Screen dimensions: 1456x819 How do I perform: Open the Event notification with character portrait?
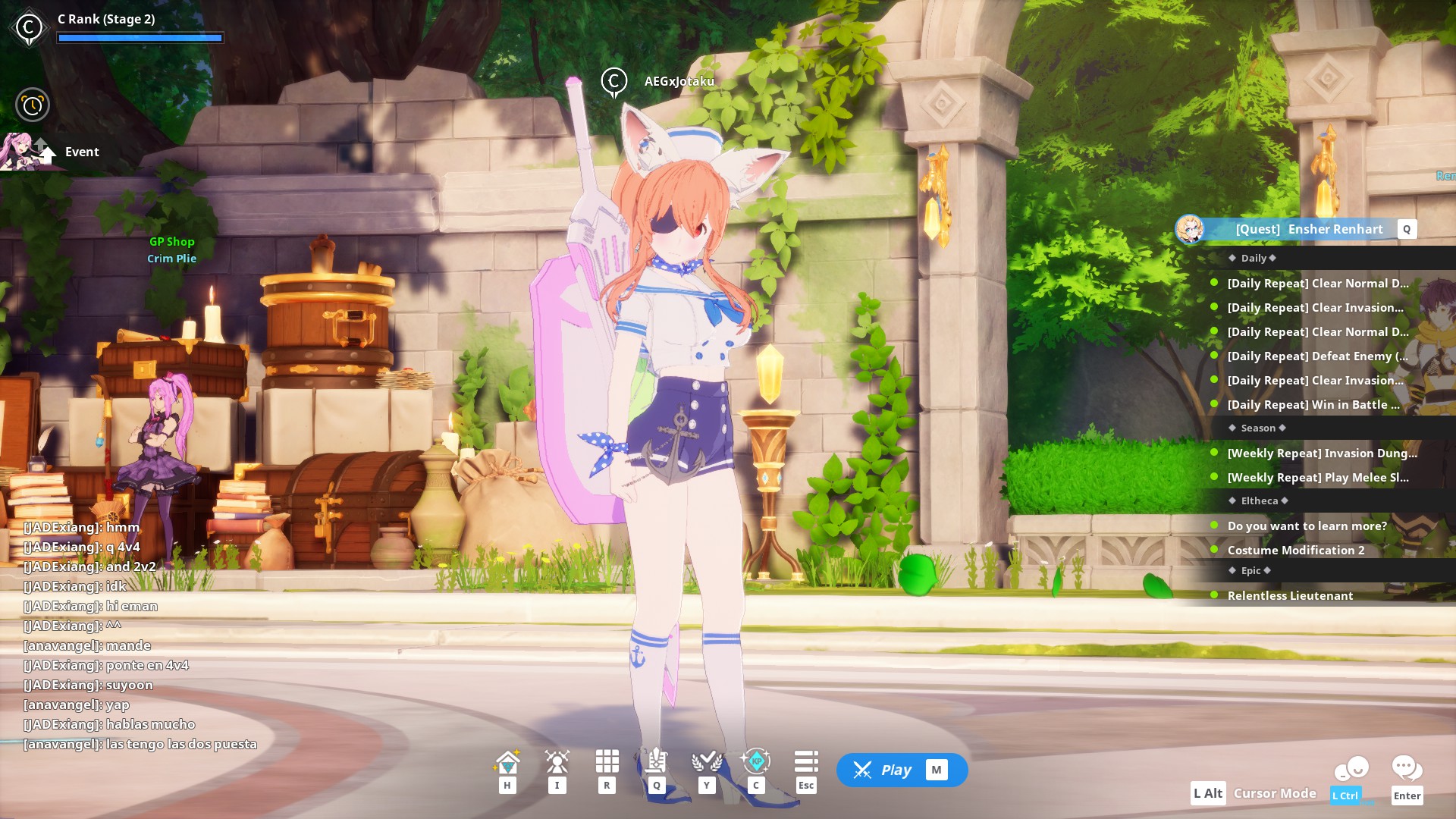[53, 152]
